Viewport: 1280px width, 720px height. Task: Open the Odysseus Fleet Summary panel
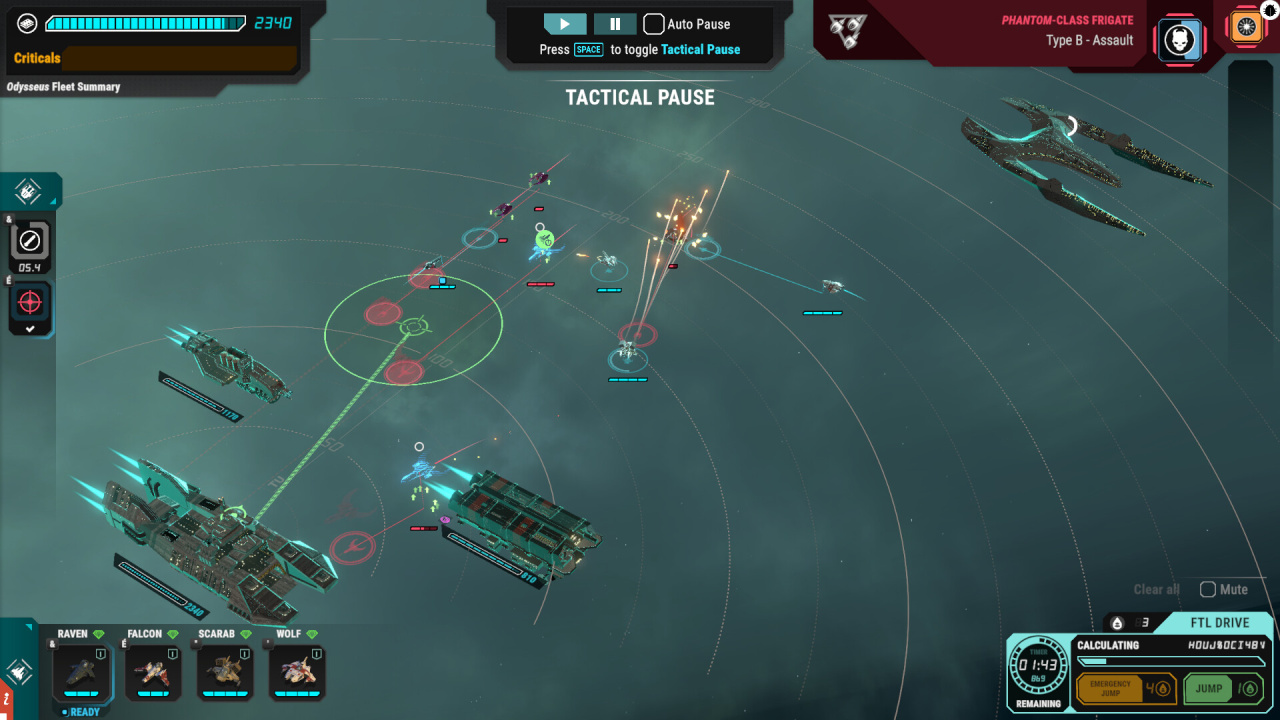63,87
